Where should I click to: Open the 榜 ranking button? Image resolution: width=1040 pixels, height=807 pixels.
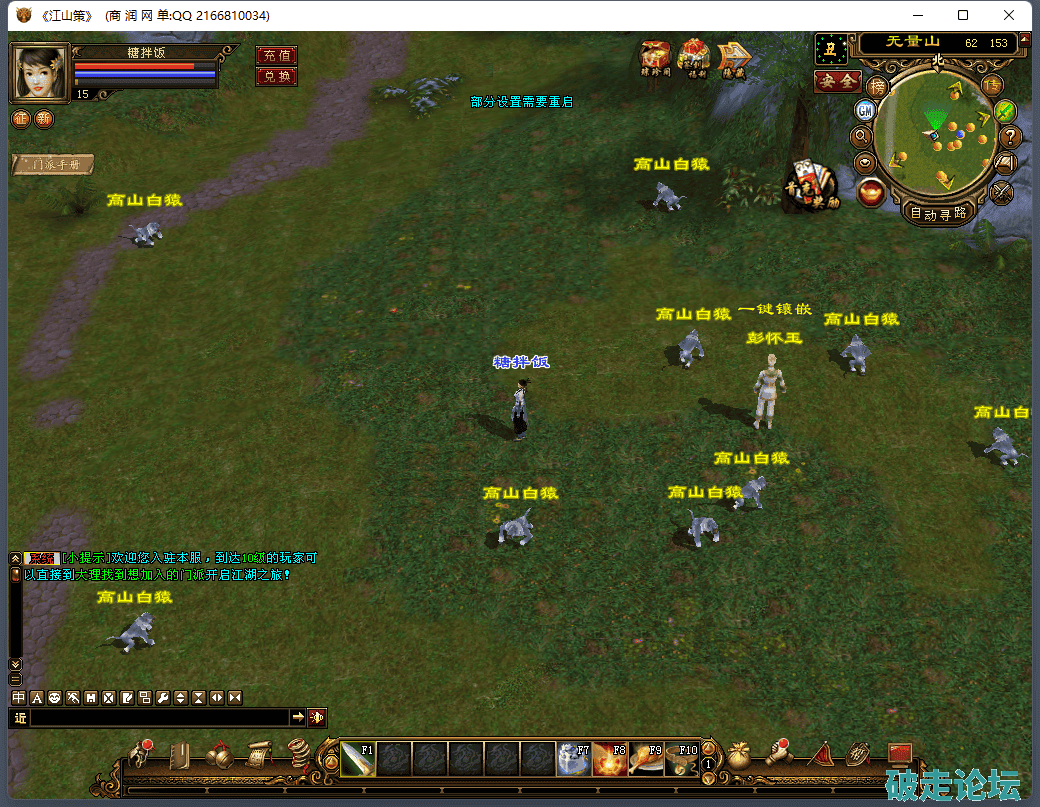tap(877, 87)
